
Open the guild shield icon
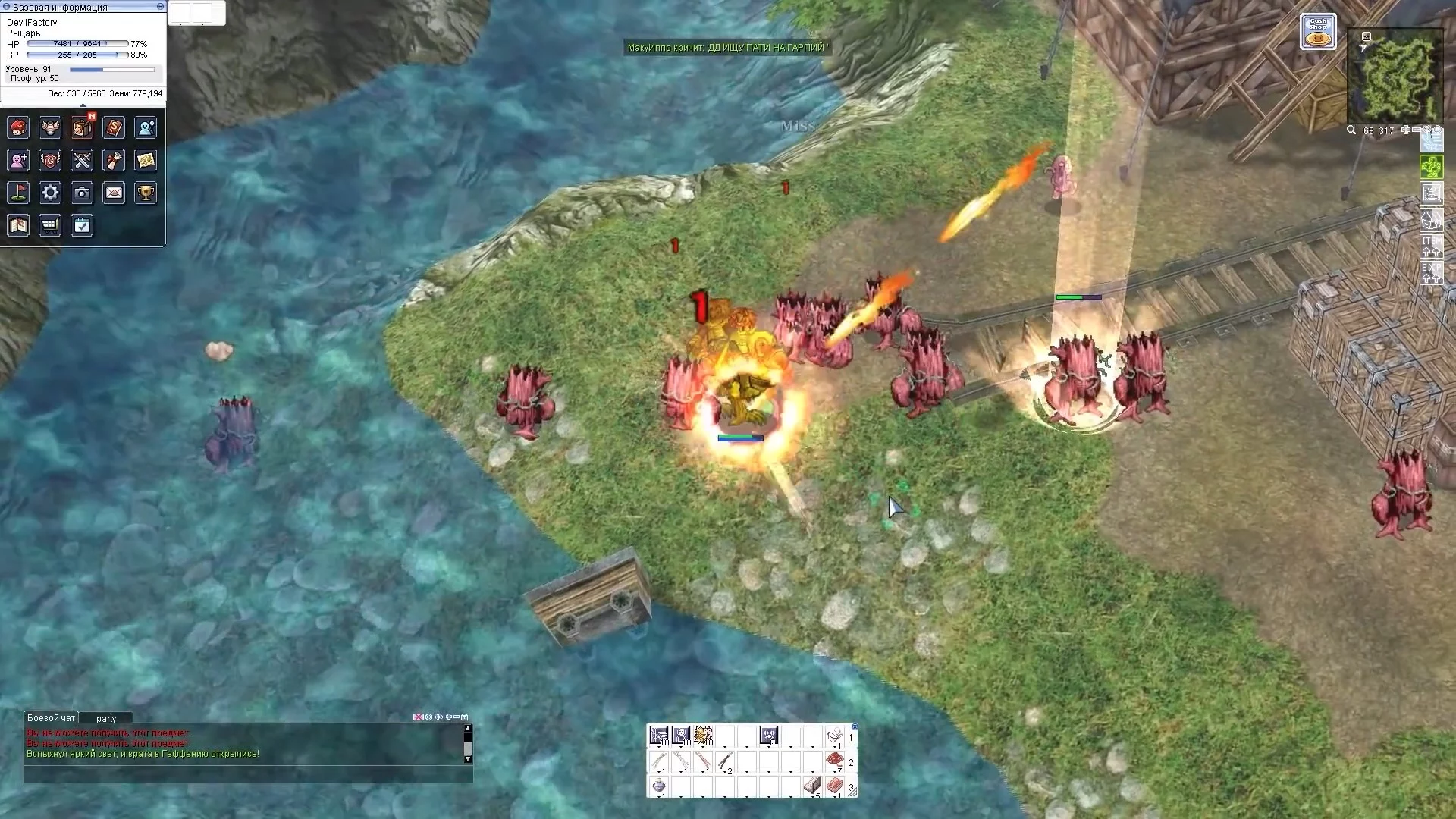coord(50,160)
